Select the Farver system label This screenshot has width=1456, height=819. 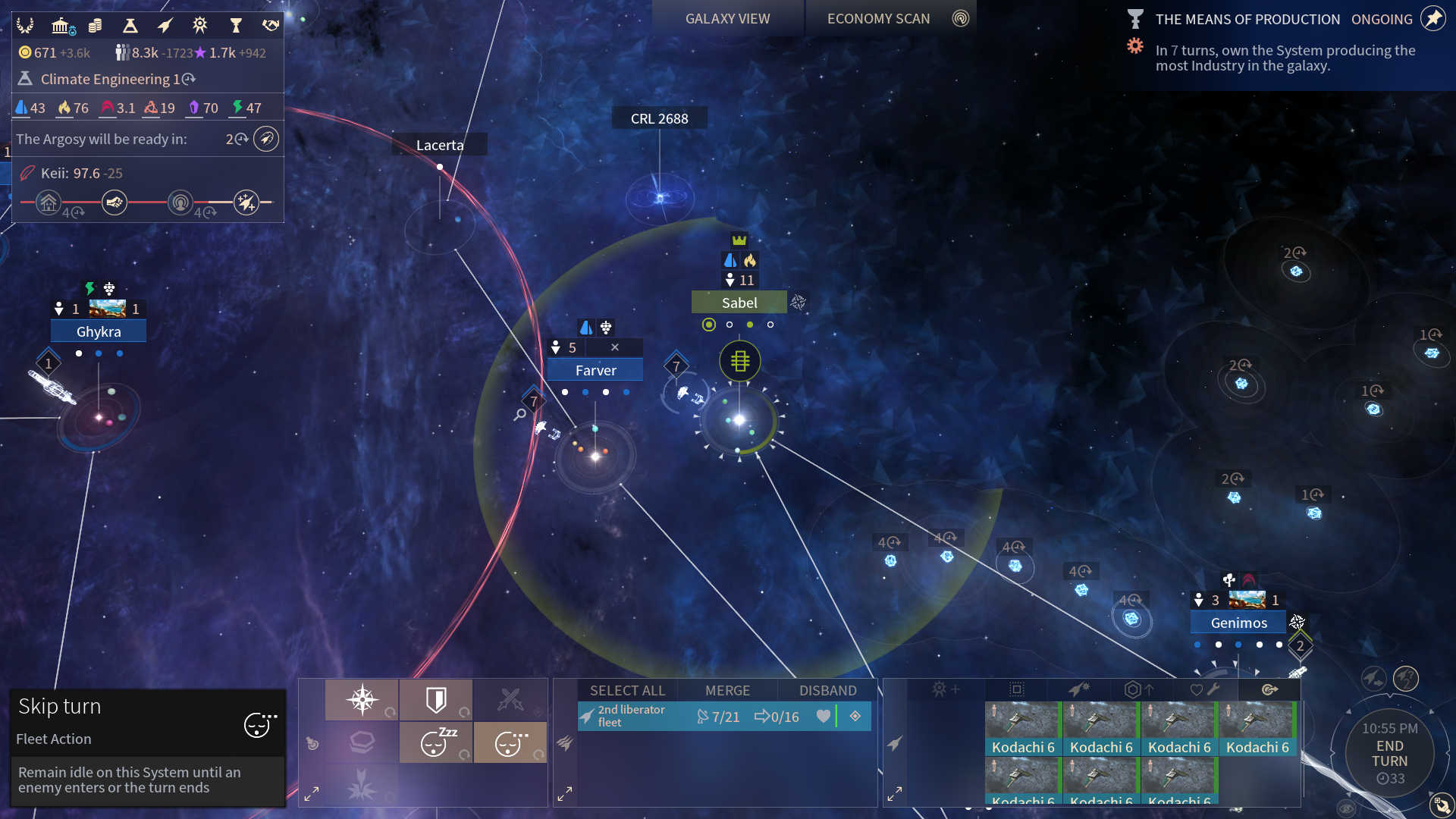(595, 370)
